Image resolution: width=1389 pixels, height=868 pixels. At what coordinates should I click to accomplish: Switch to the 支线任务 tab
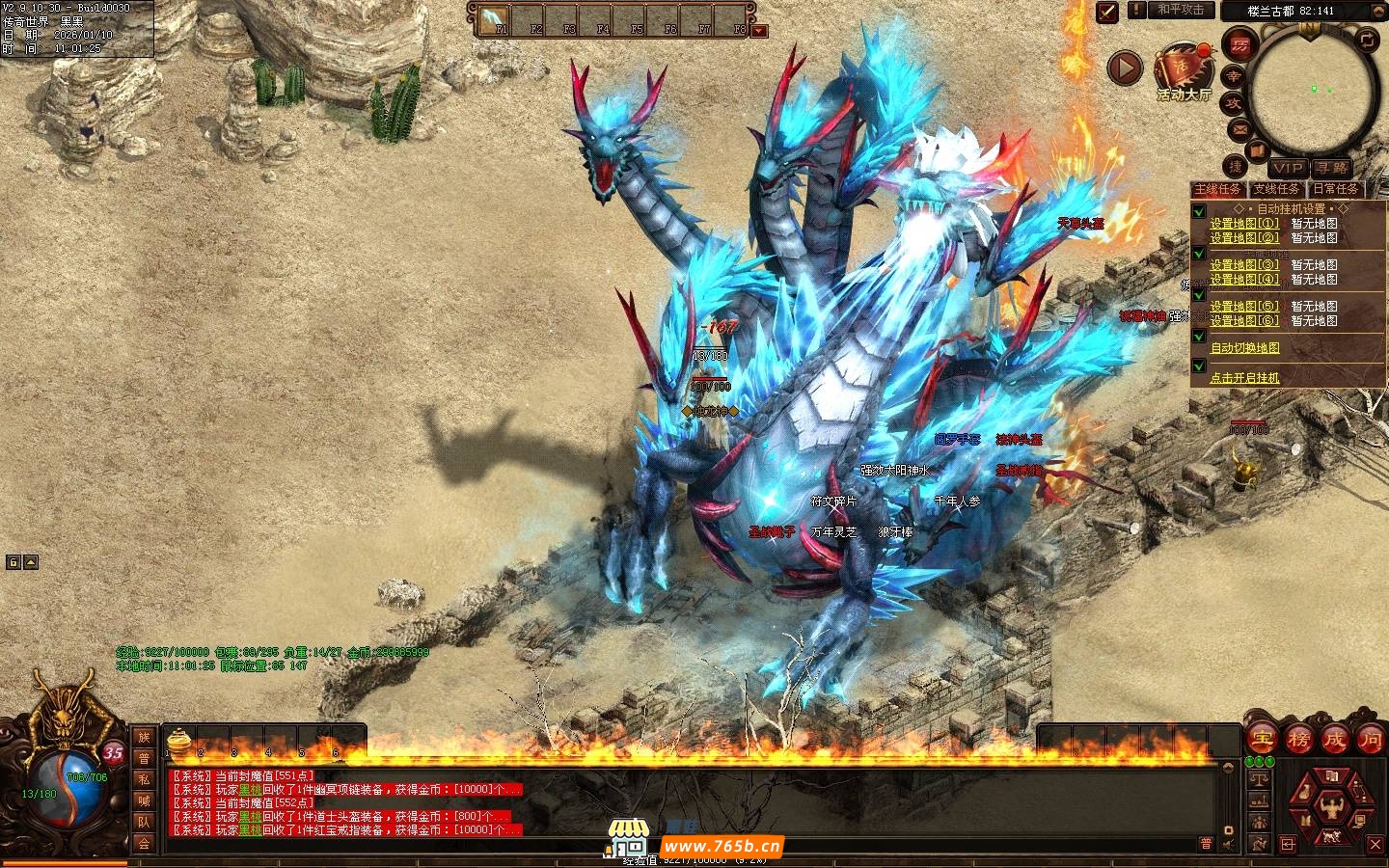pyautogui.click(x=1276, y=189)
